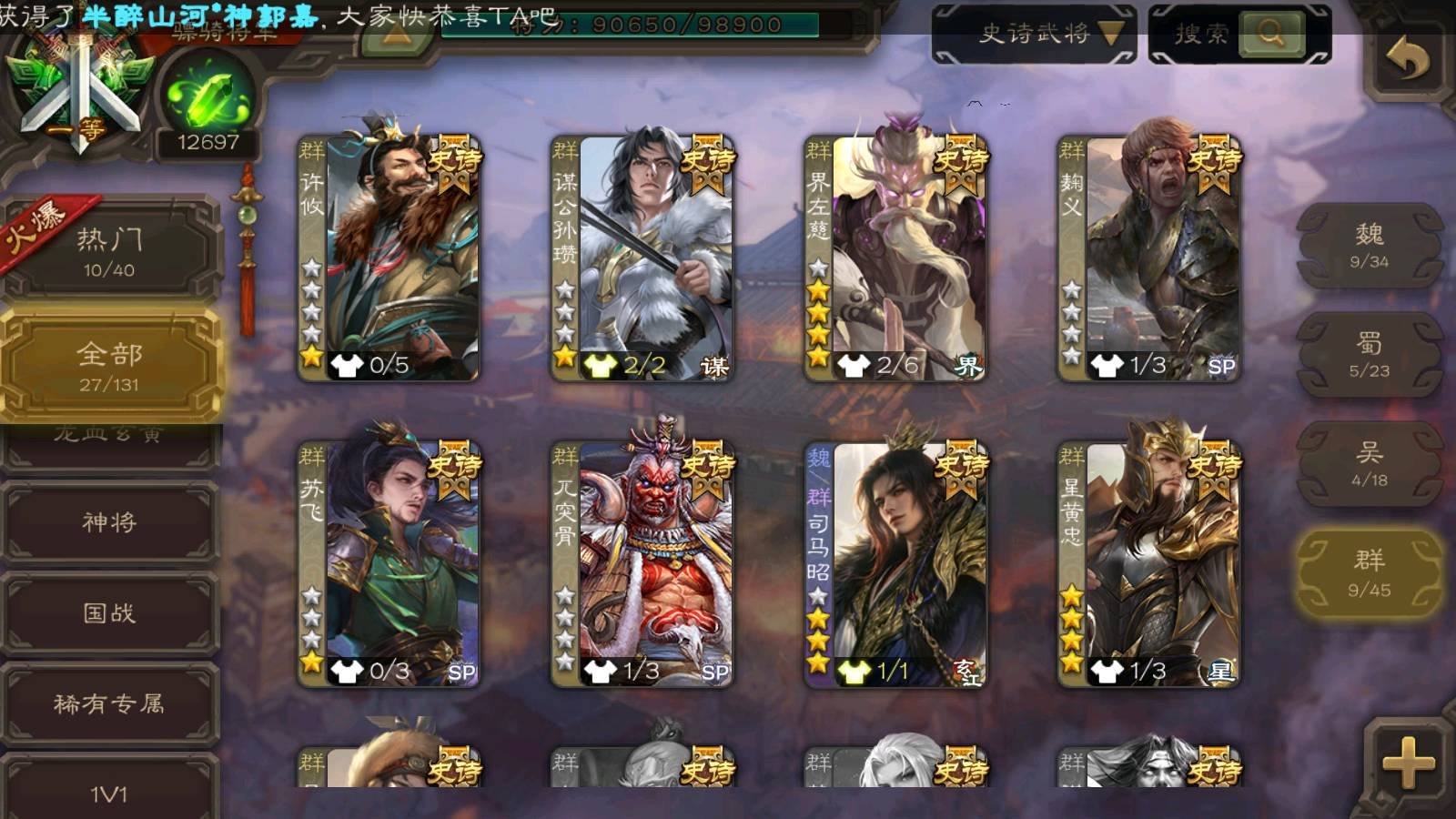The height and width of the screenshot is (819, 1456).
Task: Open the 司马昭 general card
Action: [x=896, y=564]
